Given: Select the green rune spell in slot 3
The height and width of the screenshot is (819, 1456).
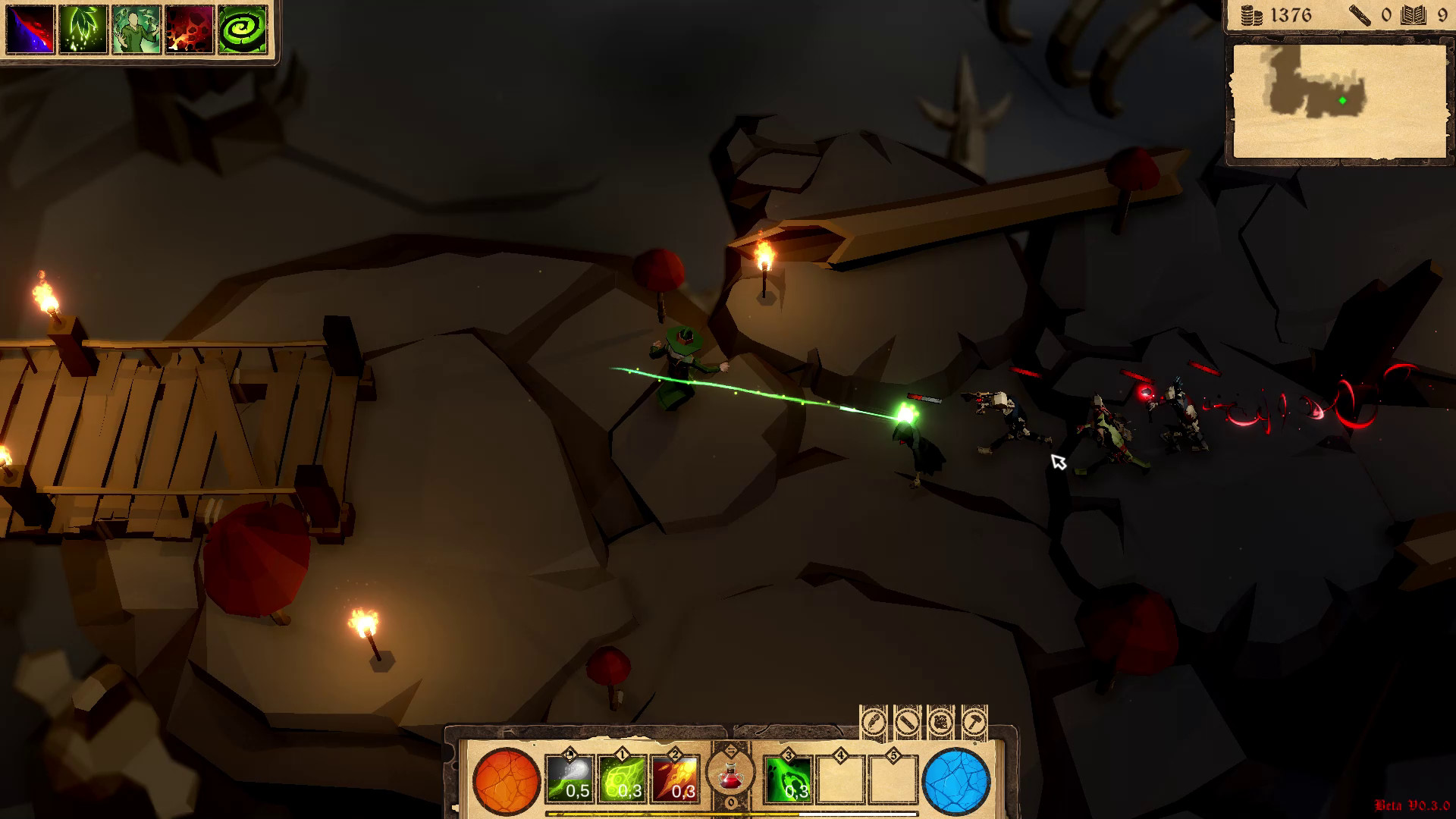Looking at the screenshot, I should point(788,778).
